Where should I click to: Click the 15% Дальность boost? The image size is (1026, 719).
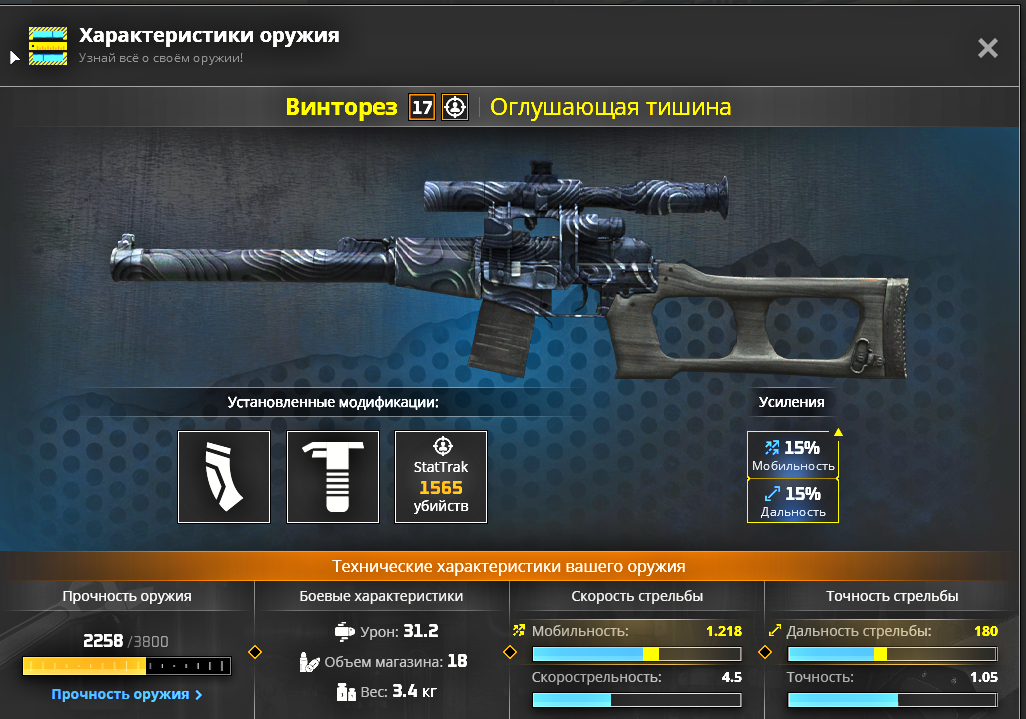pos(793,501)
